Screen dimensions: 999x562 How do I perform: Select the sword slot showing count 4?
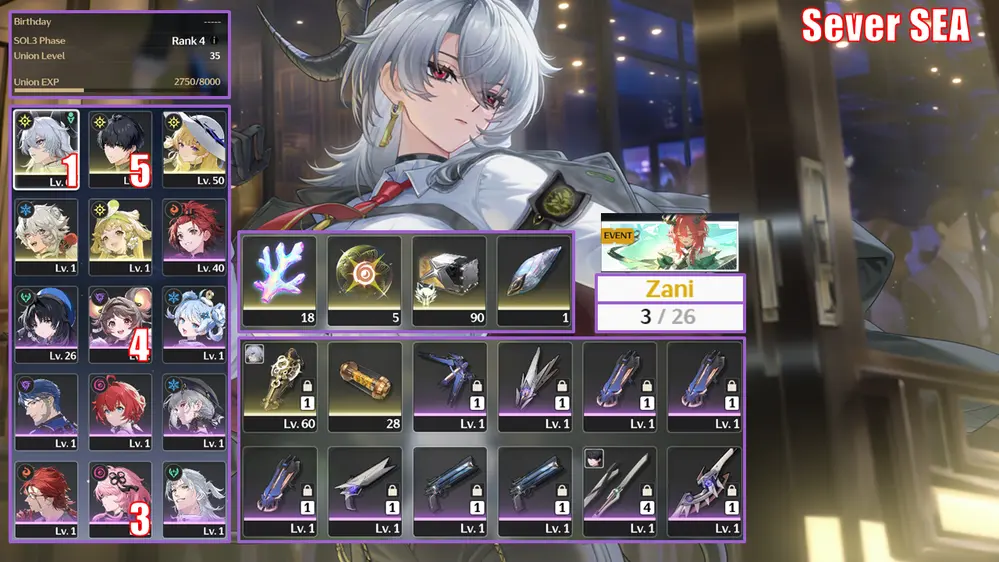[619, 490]
